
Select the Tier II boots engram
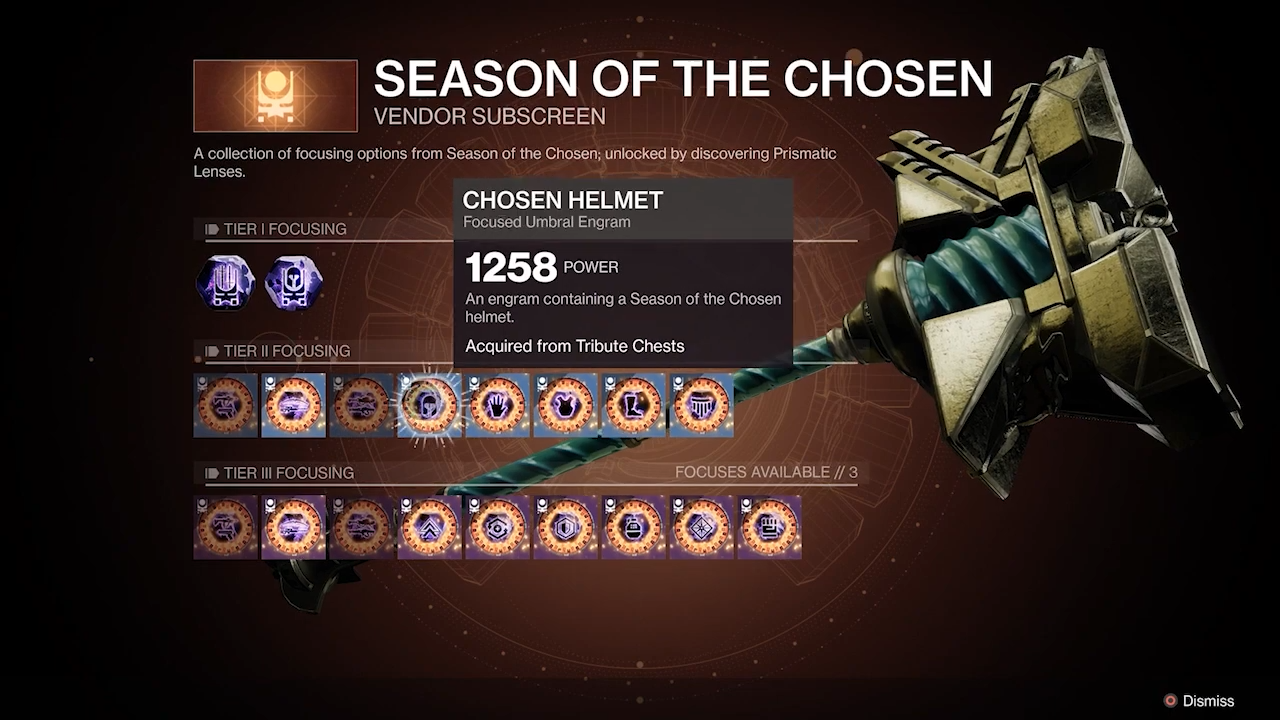[x=633, y=406]
